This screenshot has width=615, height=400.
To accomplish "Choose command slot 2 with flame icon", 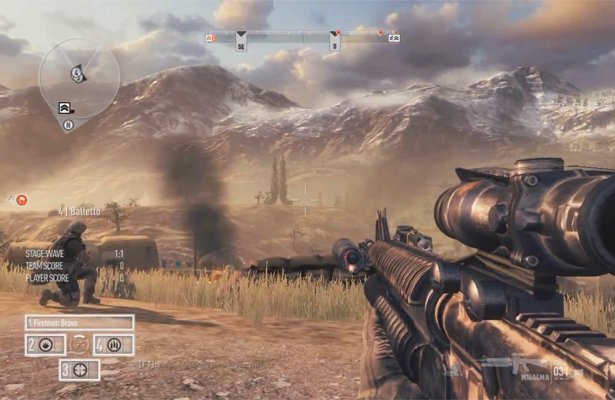I will click(44, 345).
